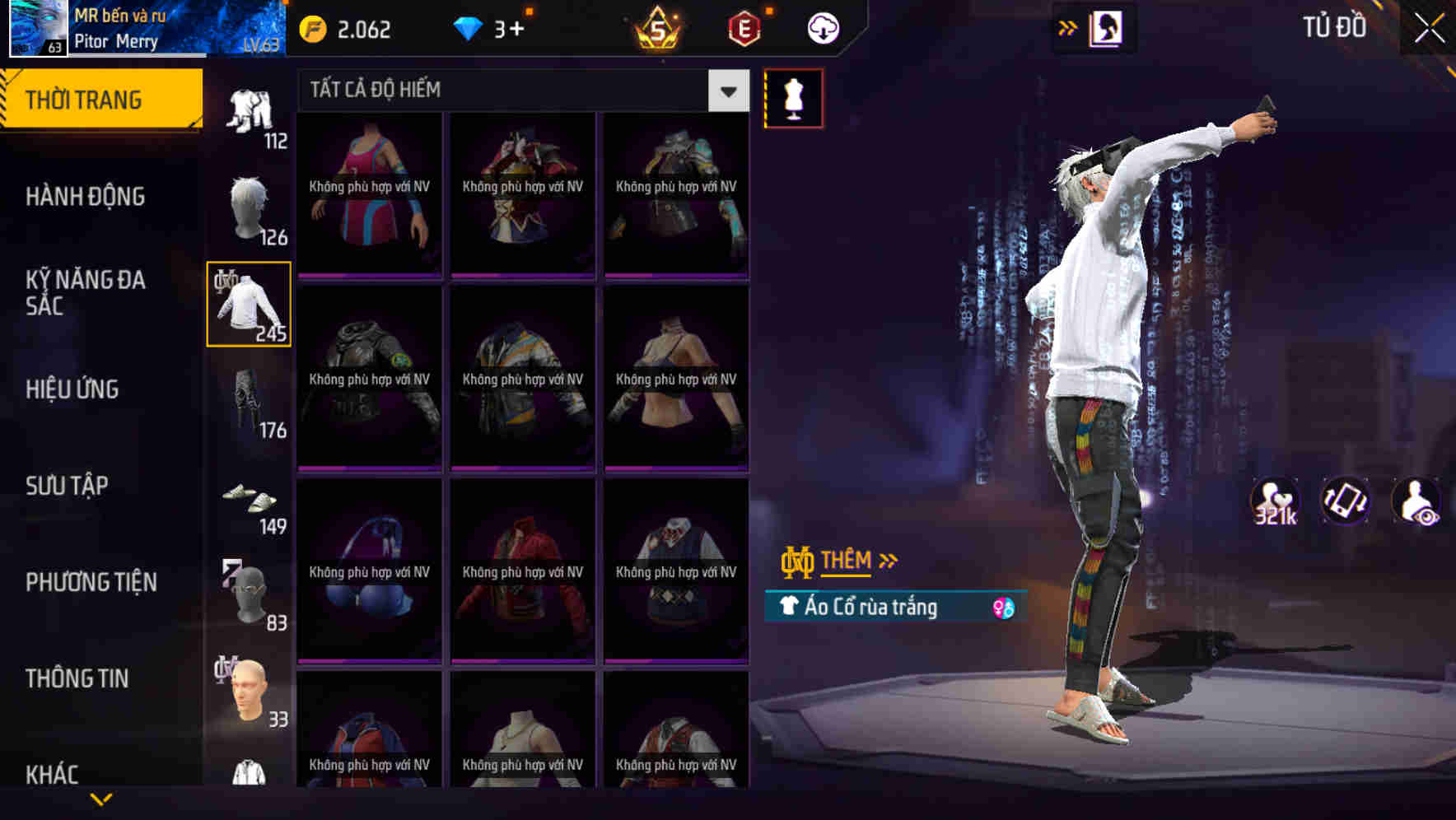Open the character portrait icon near TỦ ĐỒ

click(1107, 27)
